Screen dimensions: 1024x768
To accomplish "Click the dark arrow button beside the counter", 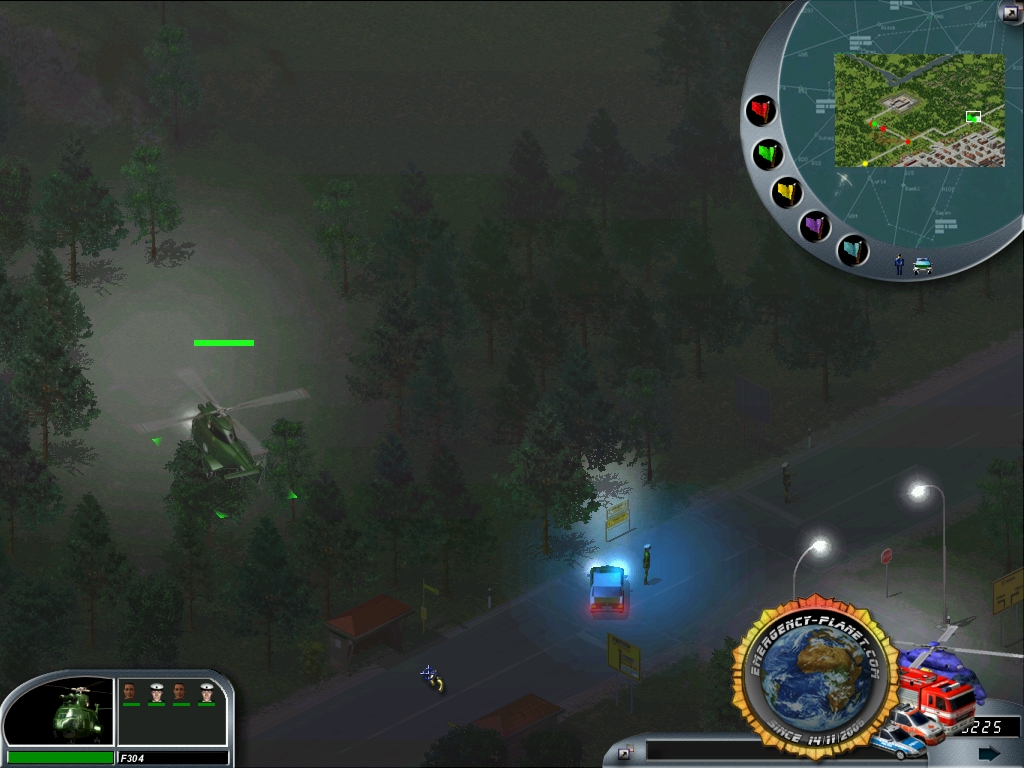I will tap(988, 753).
